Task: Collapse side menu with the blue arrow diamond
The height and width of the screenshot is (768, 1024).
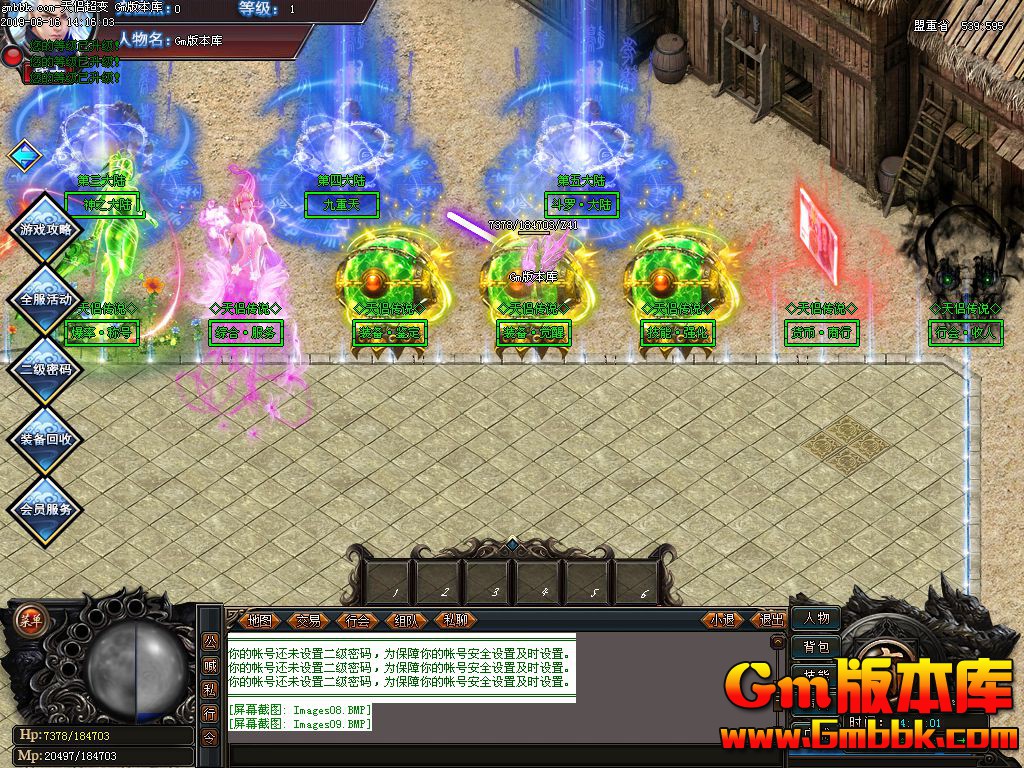Action: click(x=24, y=155)
